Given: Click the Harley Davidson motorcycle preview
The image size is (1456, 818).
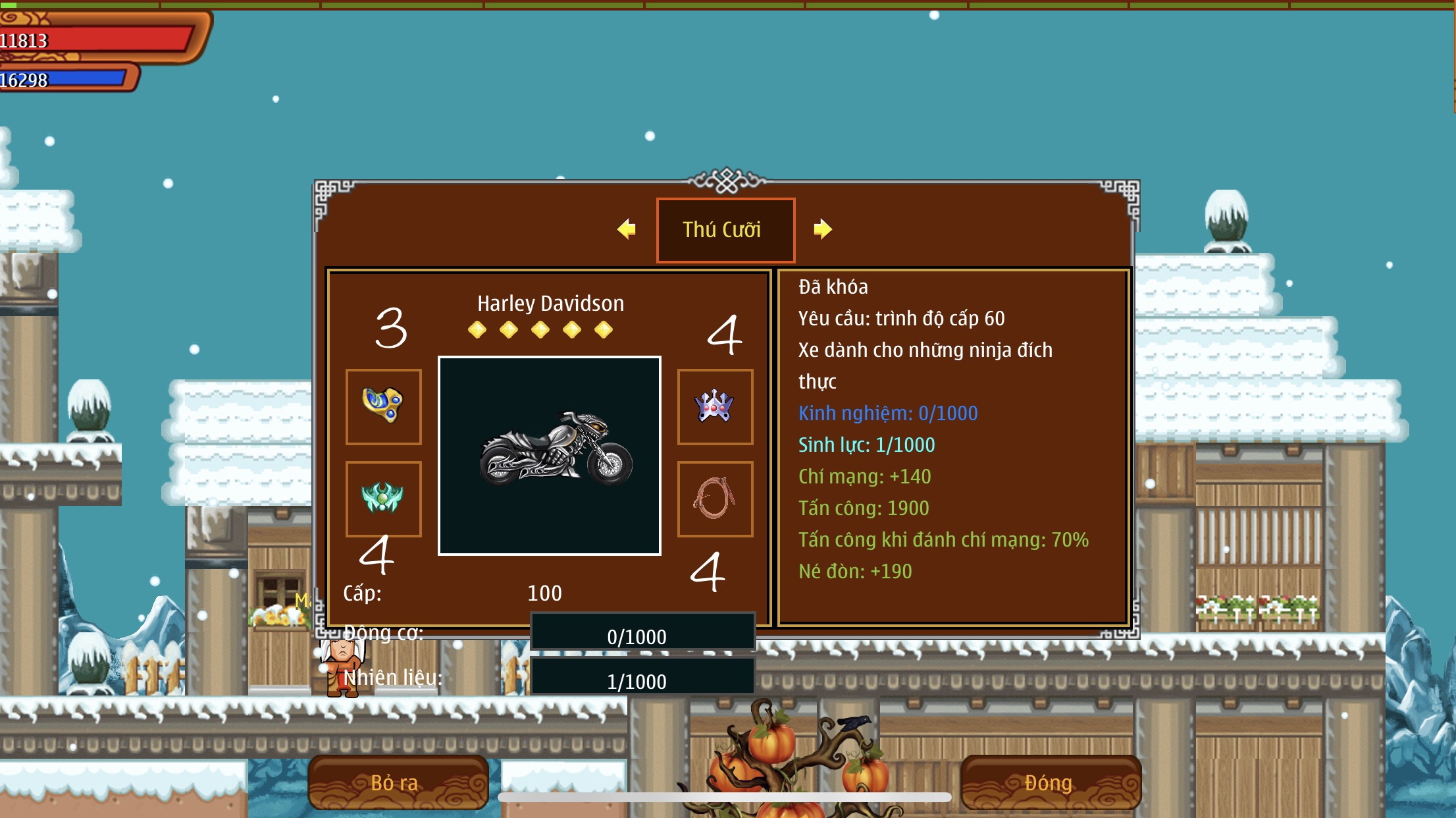Looking at the screenshot, I should [550, 456].
